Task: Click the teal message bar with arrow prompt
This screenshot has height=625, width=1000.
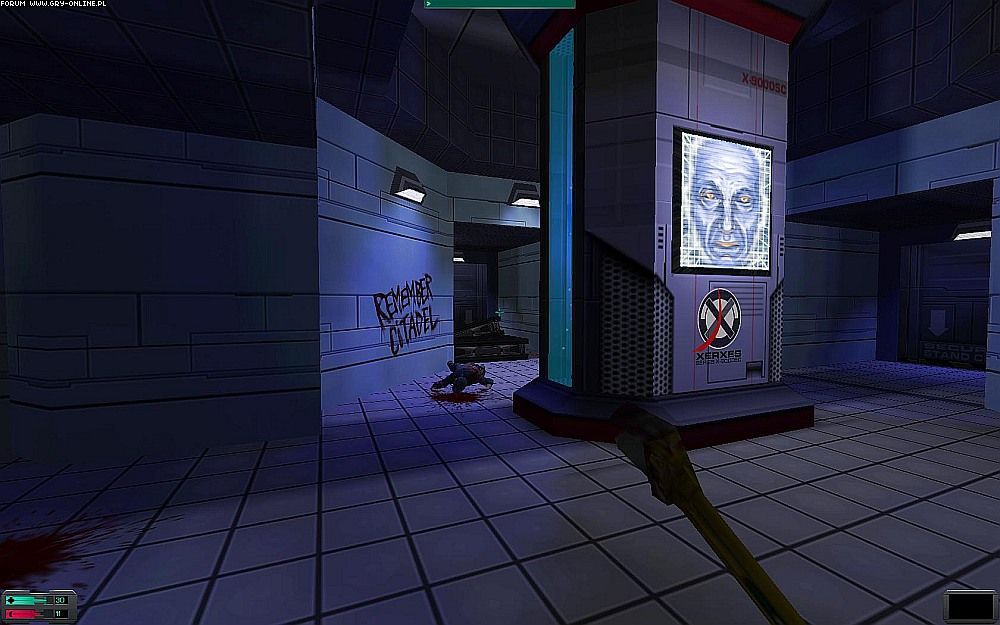Action: (x=500, y=4)
